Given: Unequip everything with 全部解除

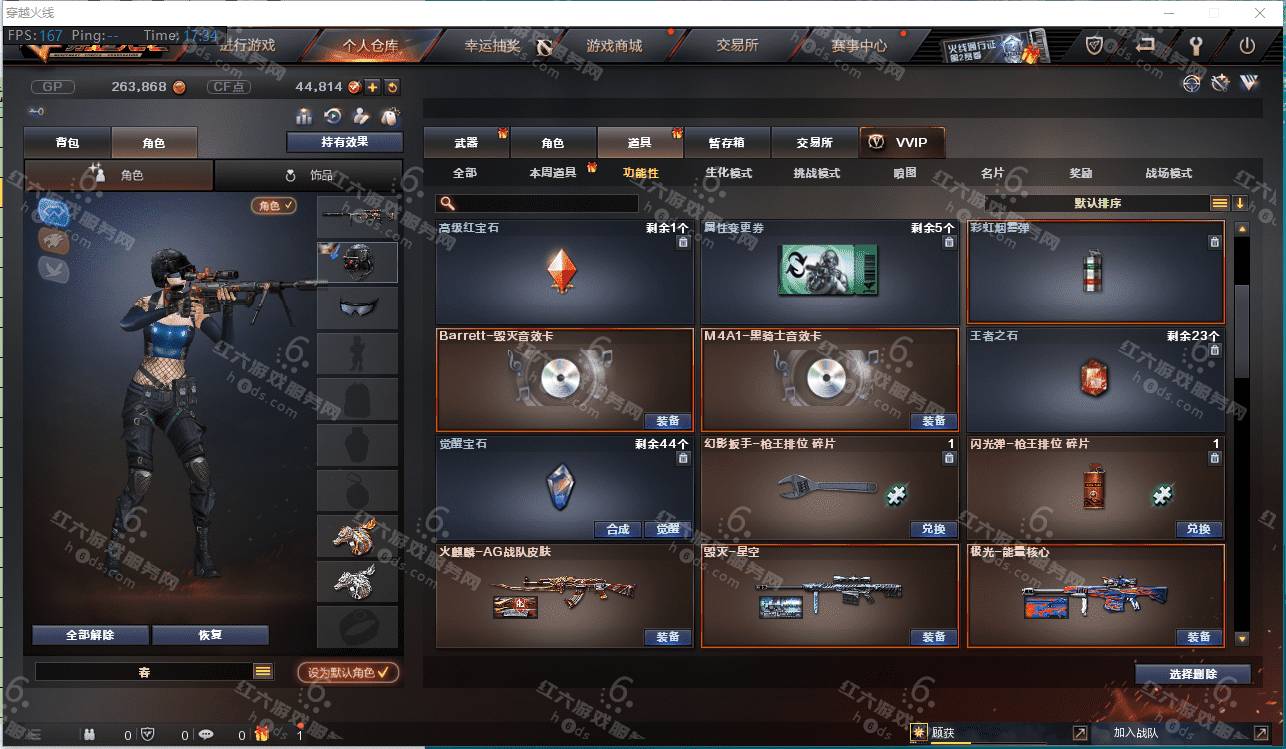Looking at the screenshot, I should coord(90,635).
